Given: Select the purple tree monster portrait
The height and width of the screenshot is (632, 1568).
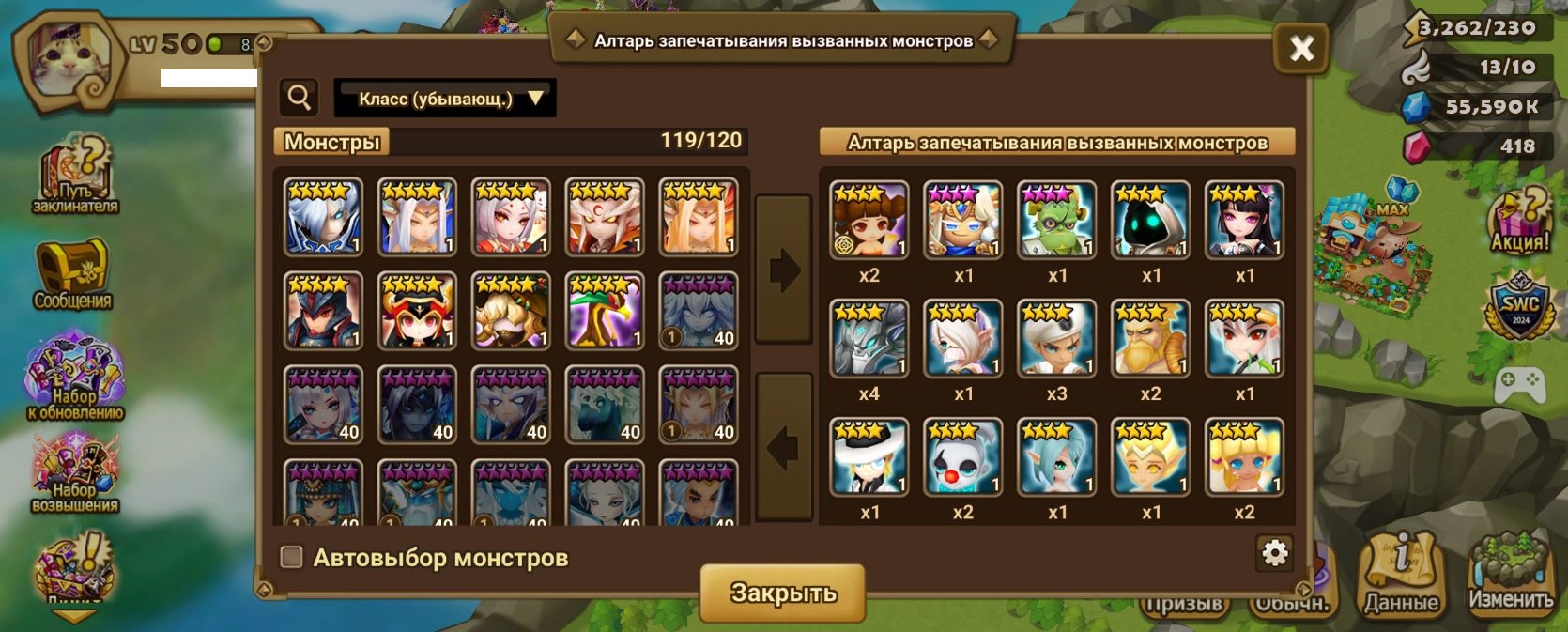Looking at the screenshot, I should [x=605, y=311].
